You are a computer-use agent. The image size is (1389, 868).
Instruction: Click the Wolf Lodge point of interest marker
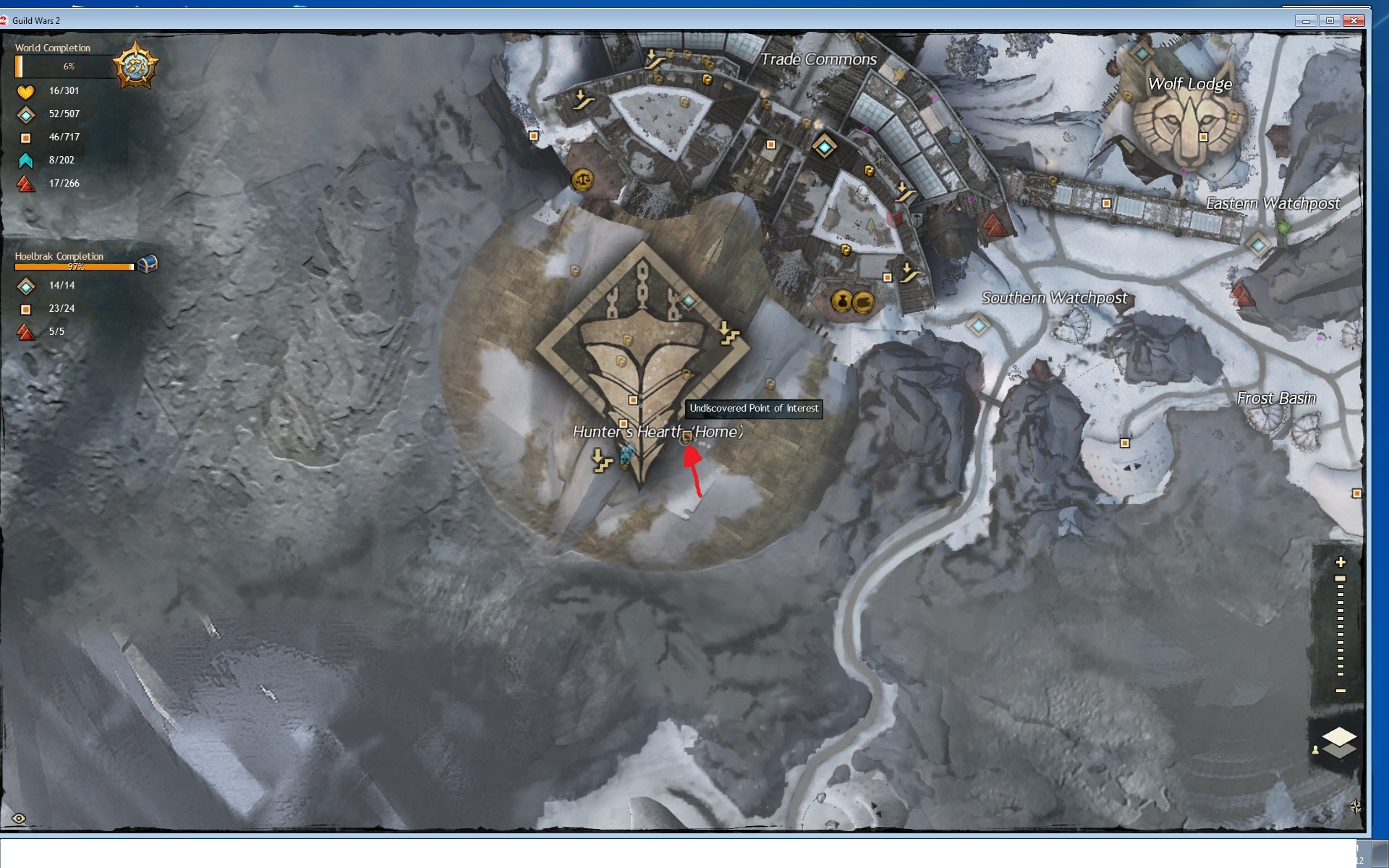tap(1203, 137)
